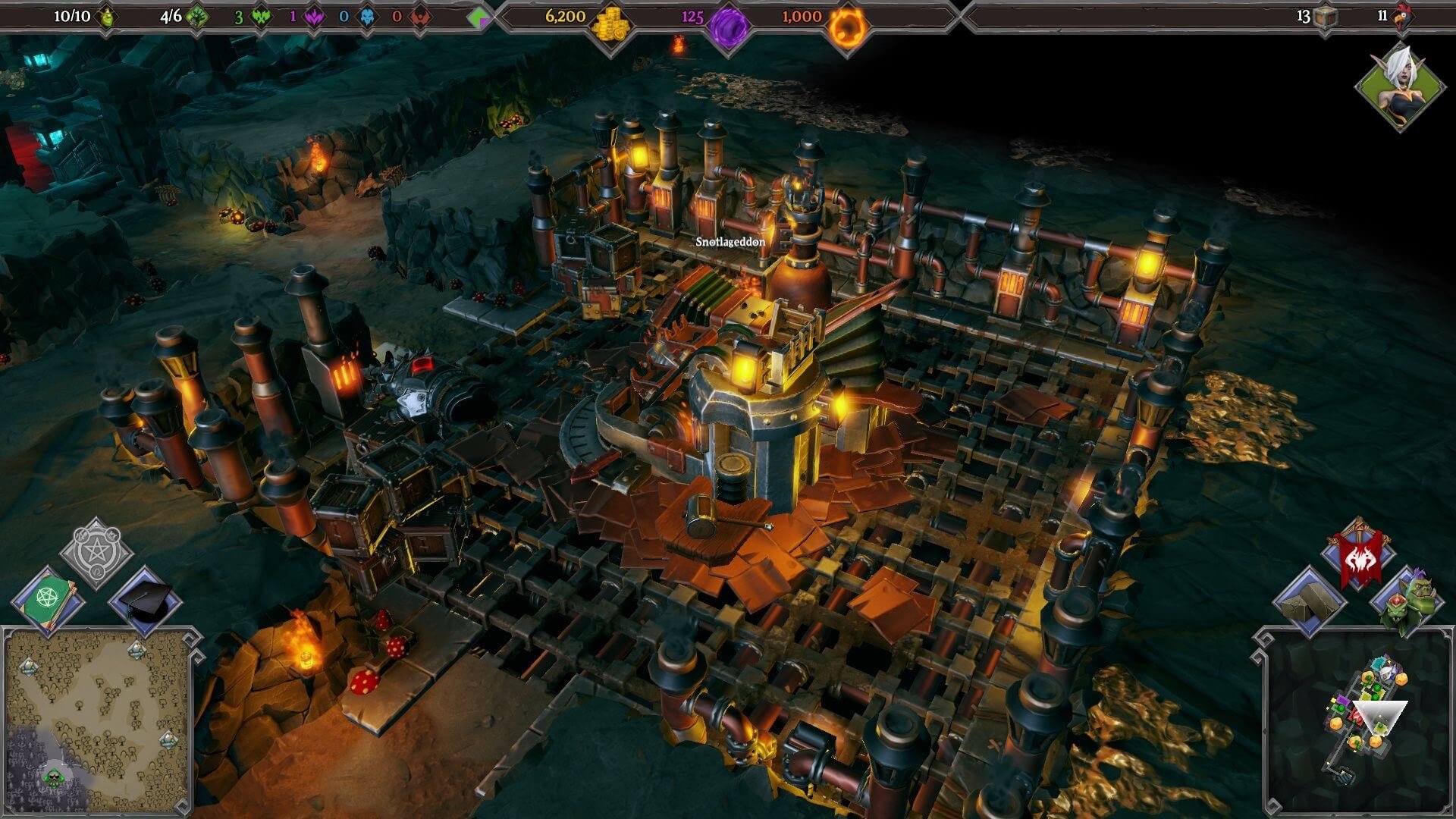Toggle the blue undead faction counter
Screen dimensions: 1456x819
368,18
